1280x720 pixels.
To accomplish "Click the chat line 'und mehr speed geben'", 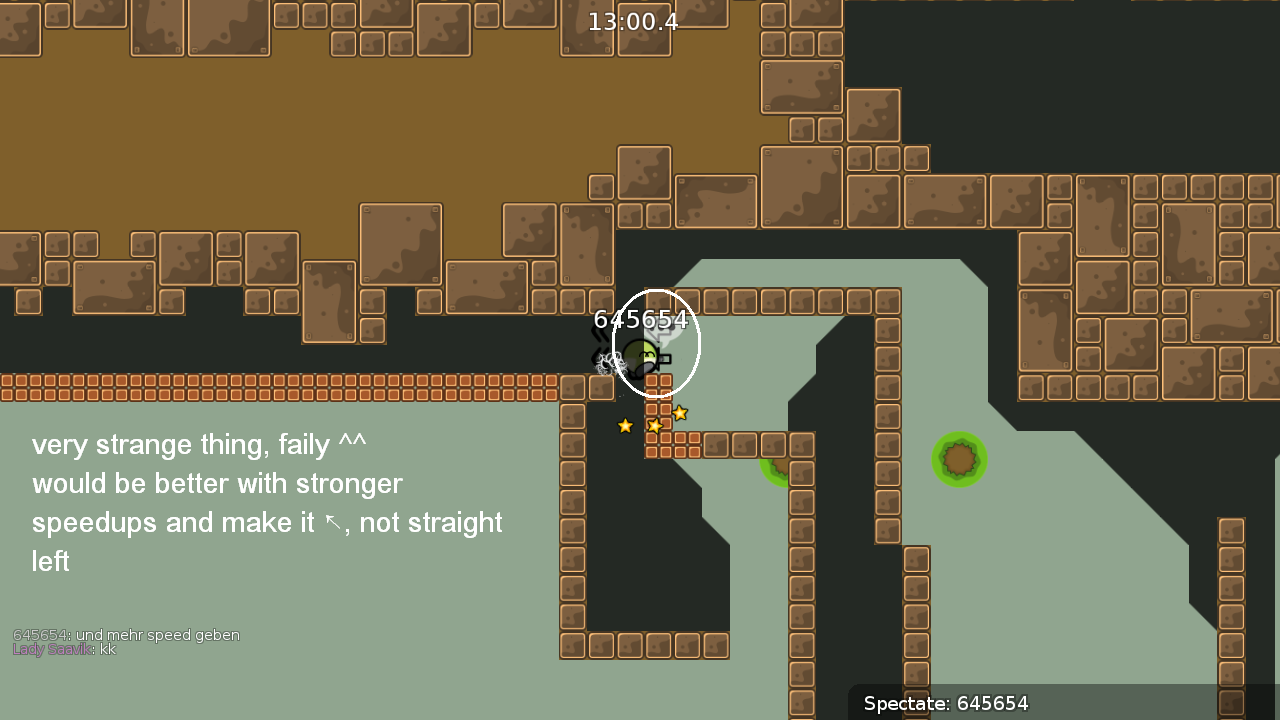I will (126, 634).
